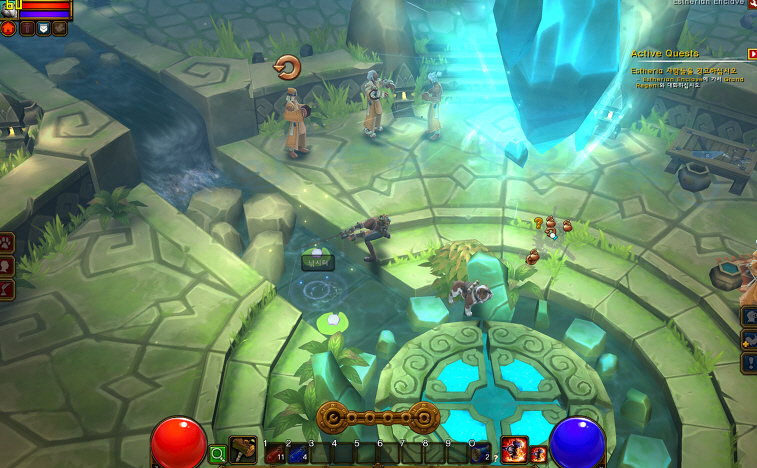Viewport: 757px width, 468px height.
Task: Use the scroll item in slot 0
Action: 481,454
